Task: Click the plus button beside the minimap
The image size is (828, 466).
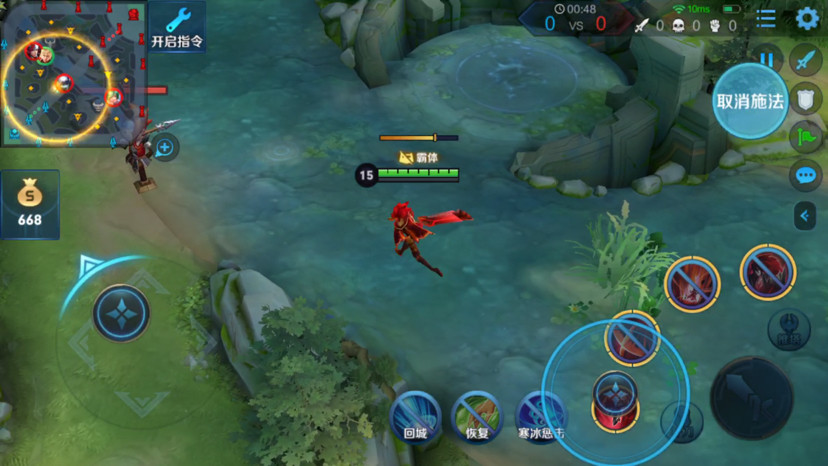Action: point(165,149)
